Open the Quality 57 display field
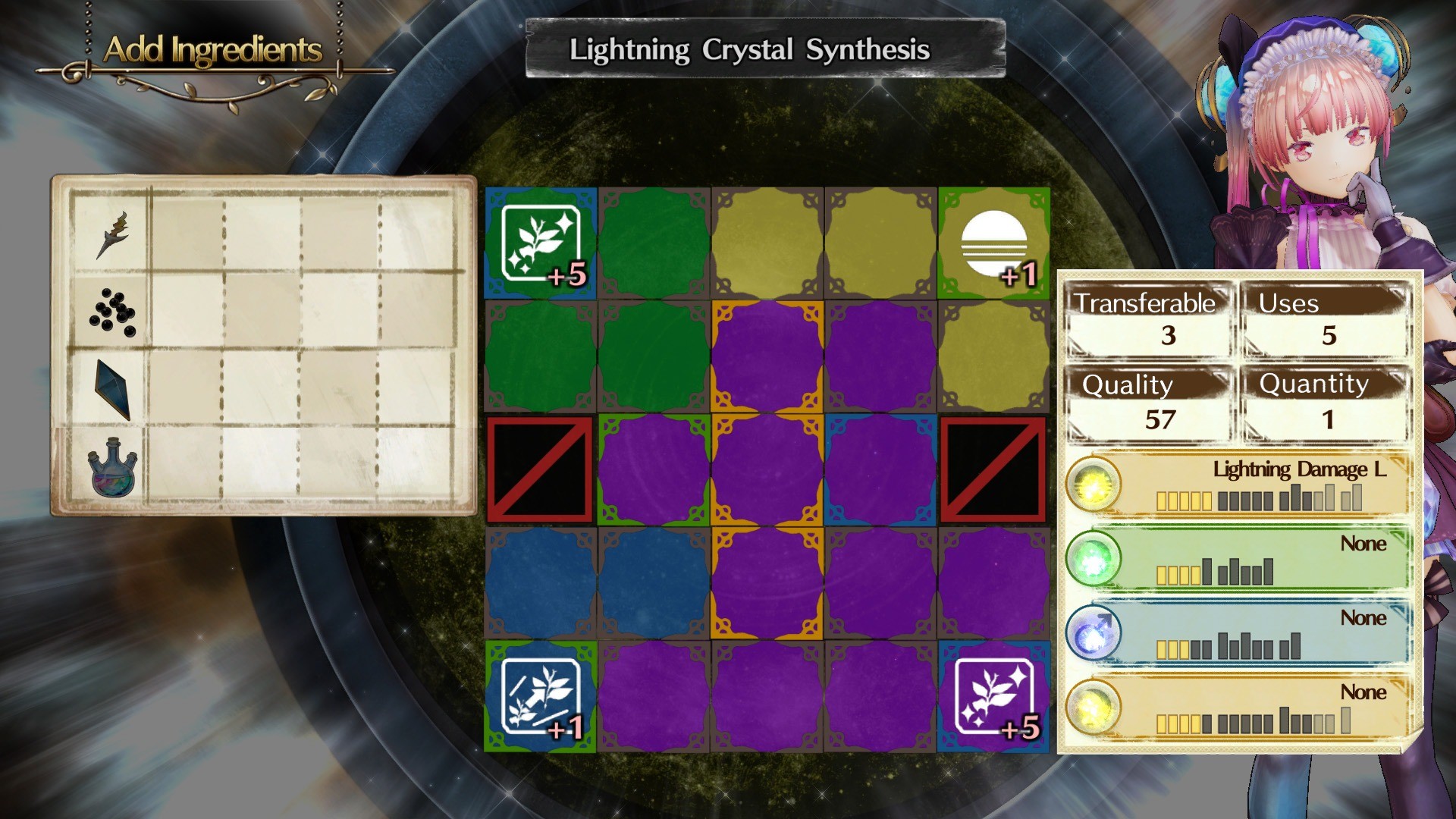Screen dimensions: 1456x819 1149,406
